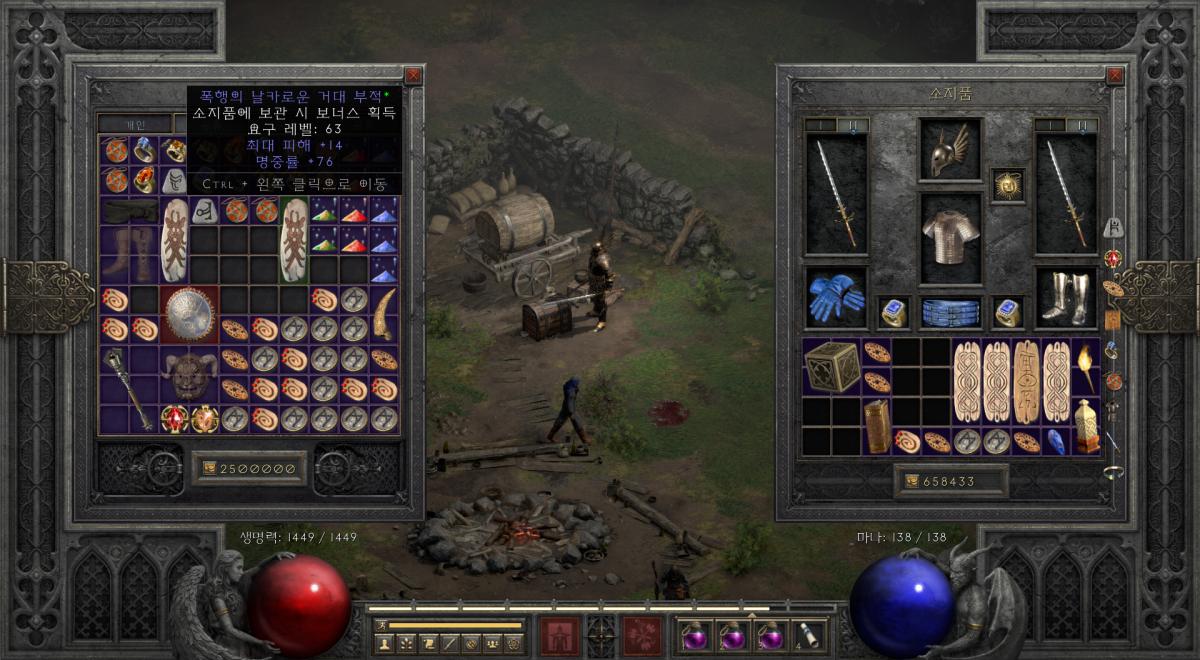
Task: Select the equipped blue belt
Action: click(950, 312)
